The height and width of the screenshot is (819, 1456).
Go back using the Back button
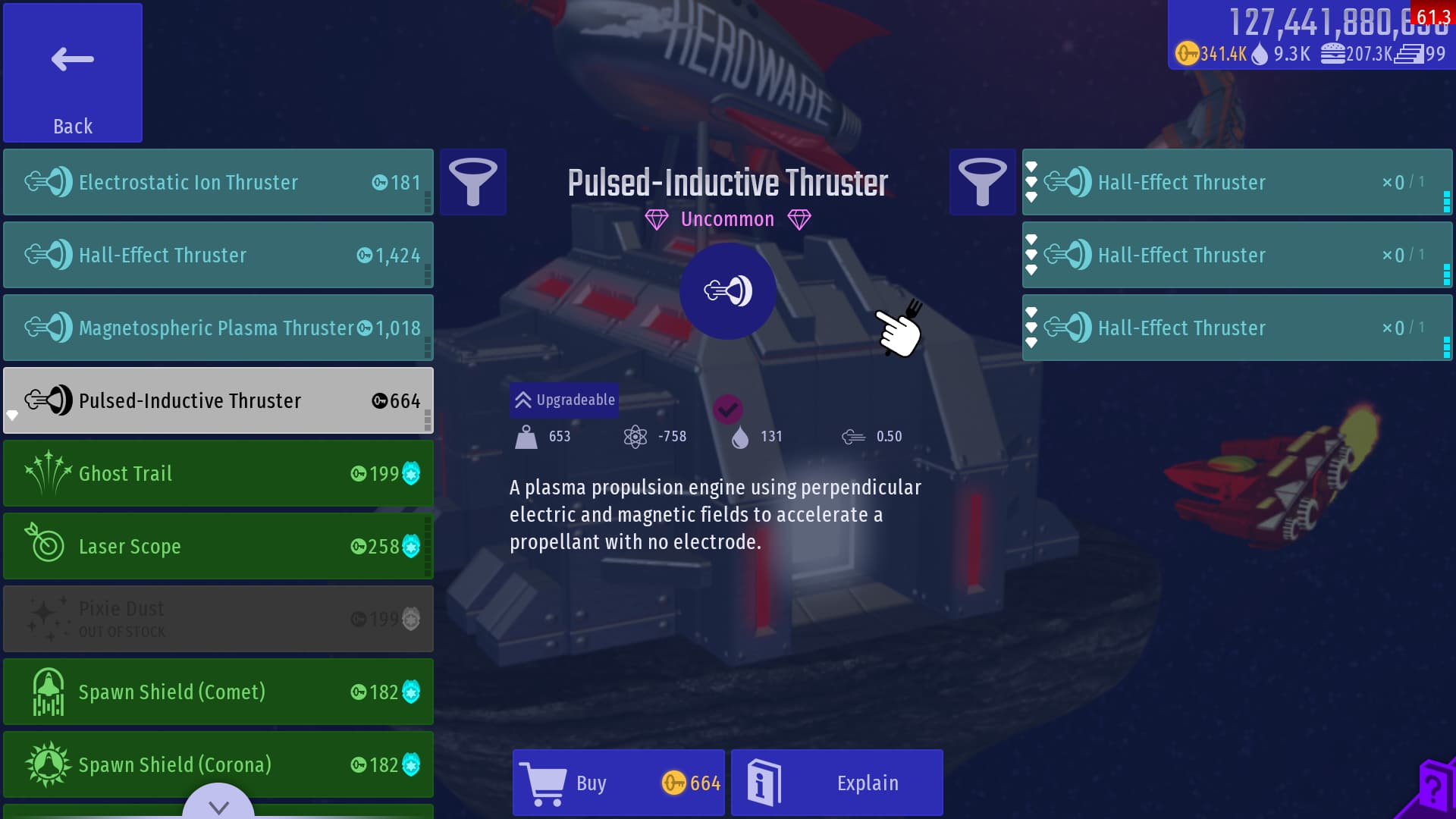pyautogui.click(x=73, y=73)
